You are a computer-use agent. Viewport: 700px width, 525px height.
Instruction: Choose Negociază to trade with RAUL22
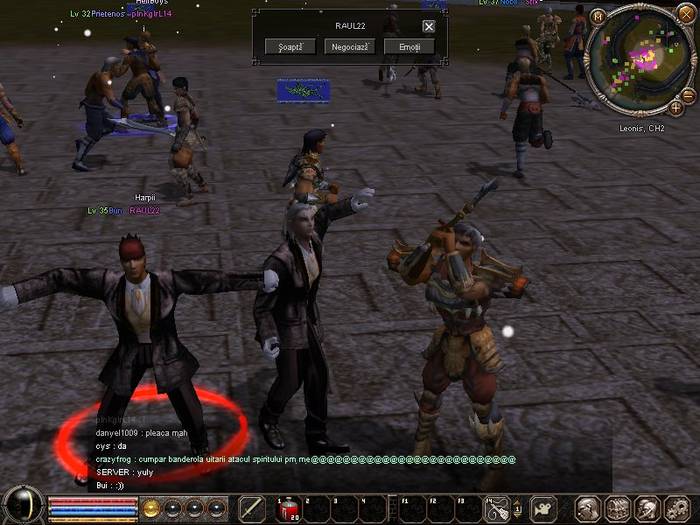pyautogui.click(x=349, y=47)
